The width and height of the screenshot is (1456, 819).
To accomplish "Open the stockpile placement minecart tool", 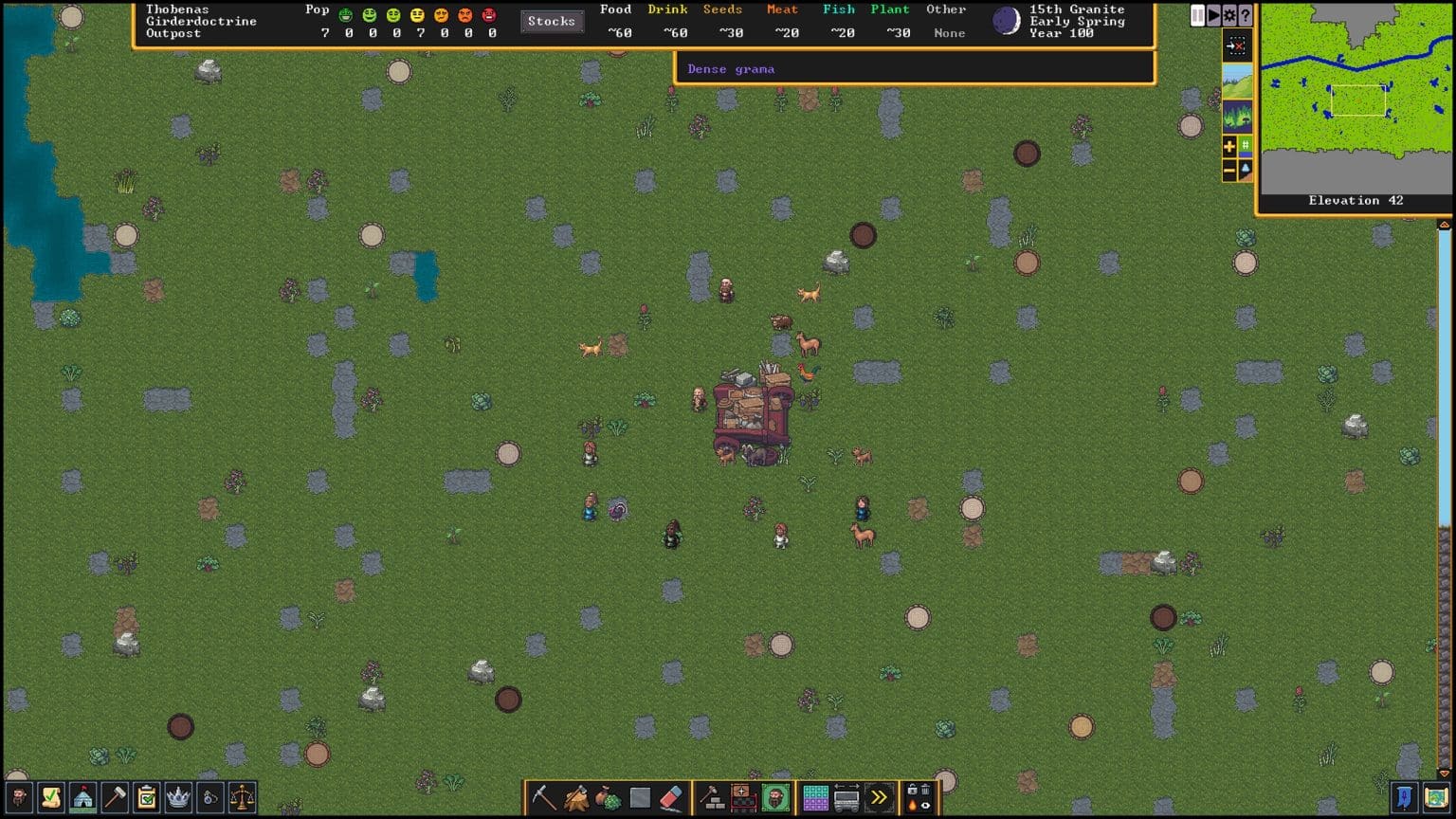I will coord(846,799).
